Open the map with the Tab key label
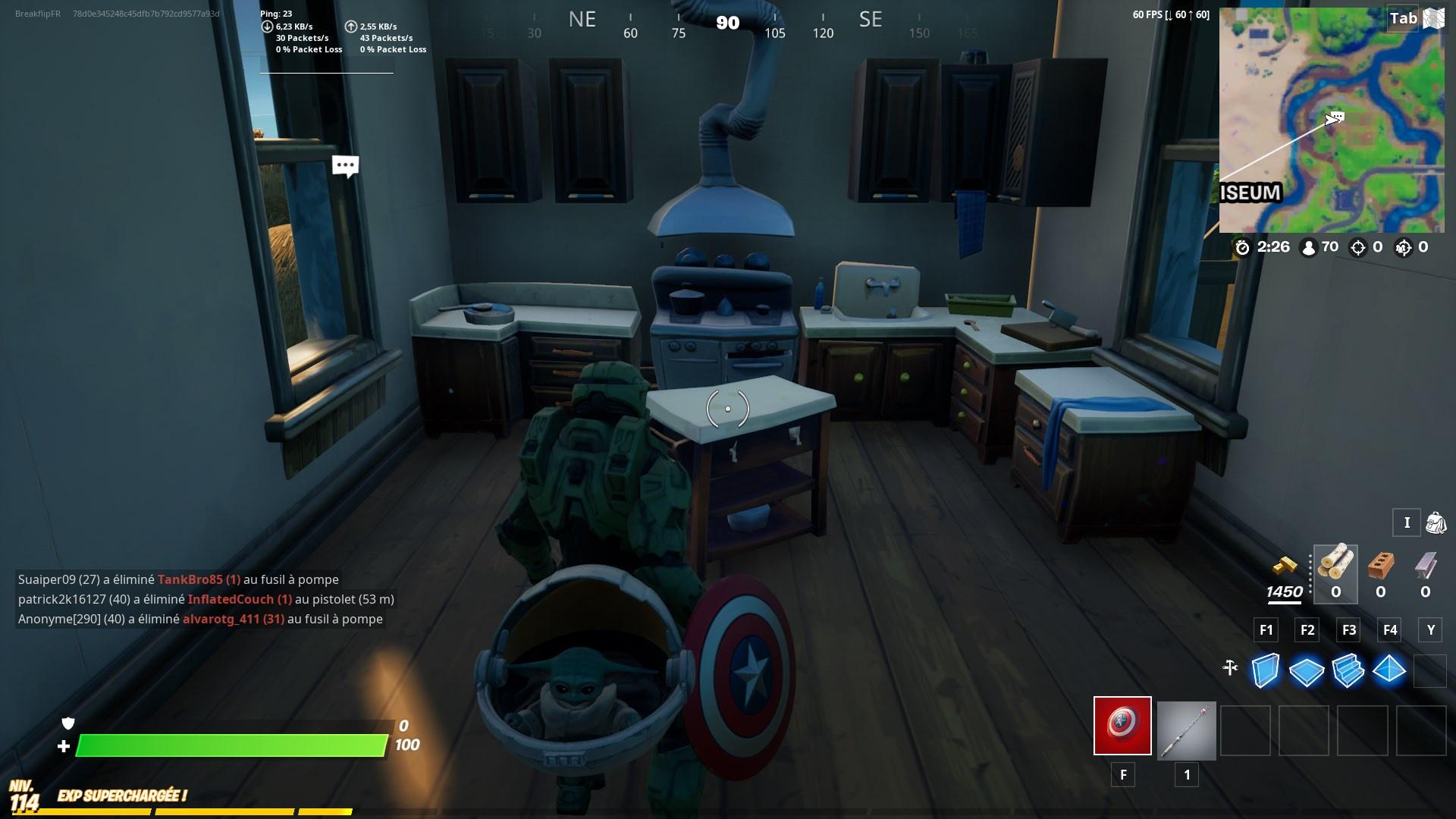This screenshot has height=819, width=1456. [x=1401, y=19]
